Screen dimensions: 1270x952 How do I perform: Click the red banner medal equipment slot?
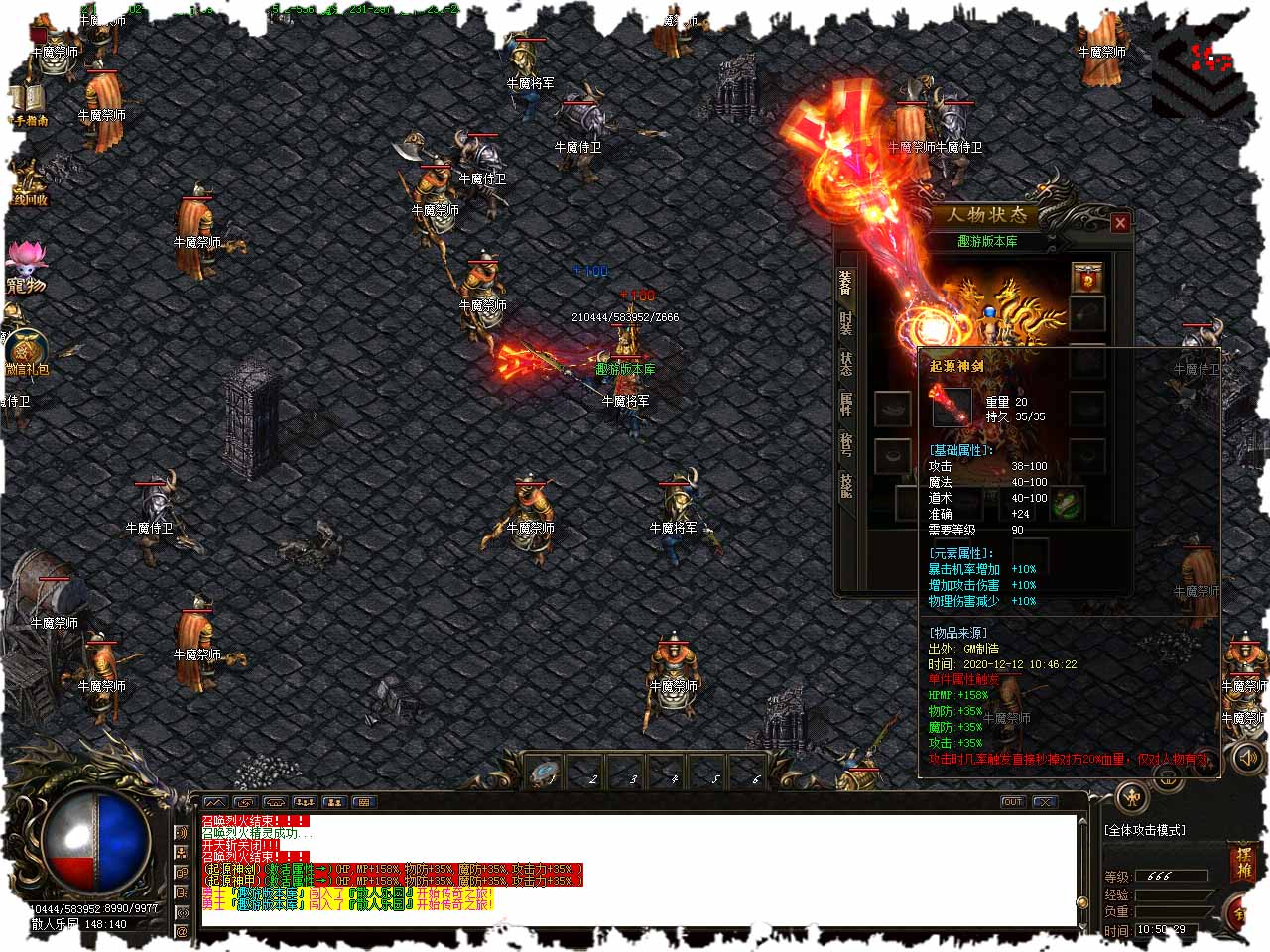click(1087, 277)
